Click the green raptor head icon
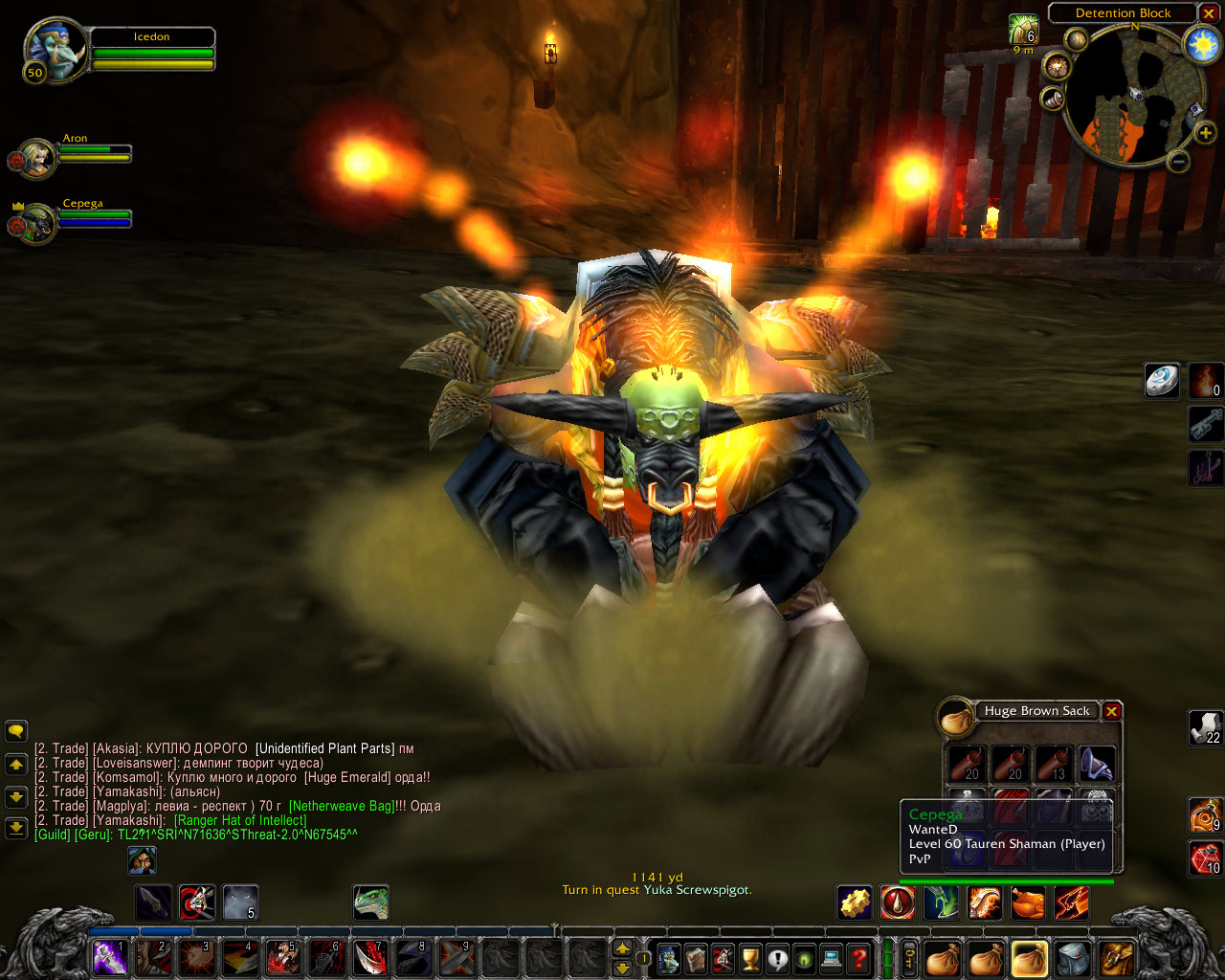This screenshot has width=1225, height=980. [x=370, y=902]
